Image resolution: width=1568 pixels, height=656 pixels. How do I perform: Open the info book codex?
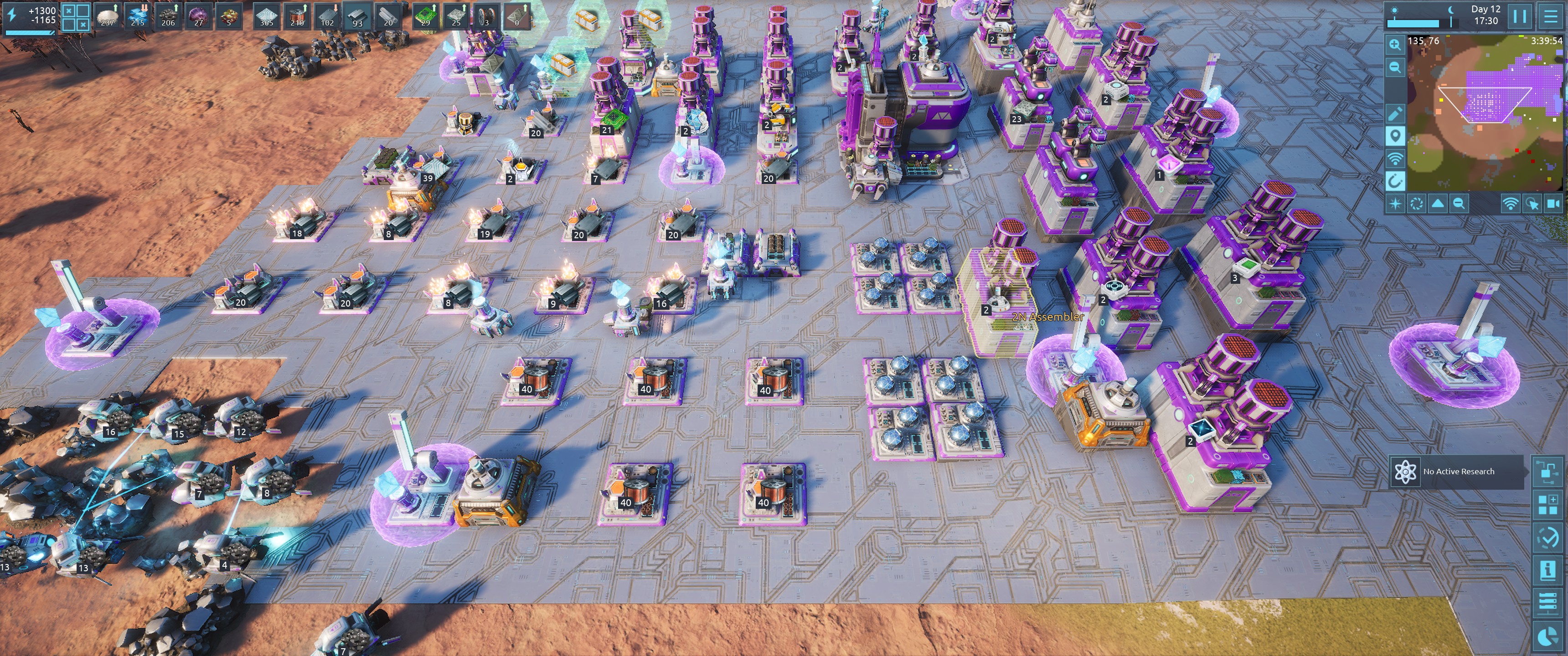click(1547, 570)
